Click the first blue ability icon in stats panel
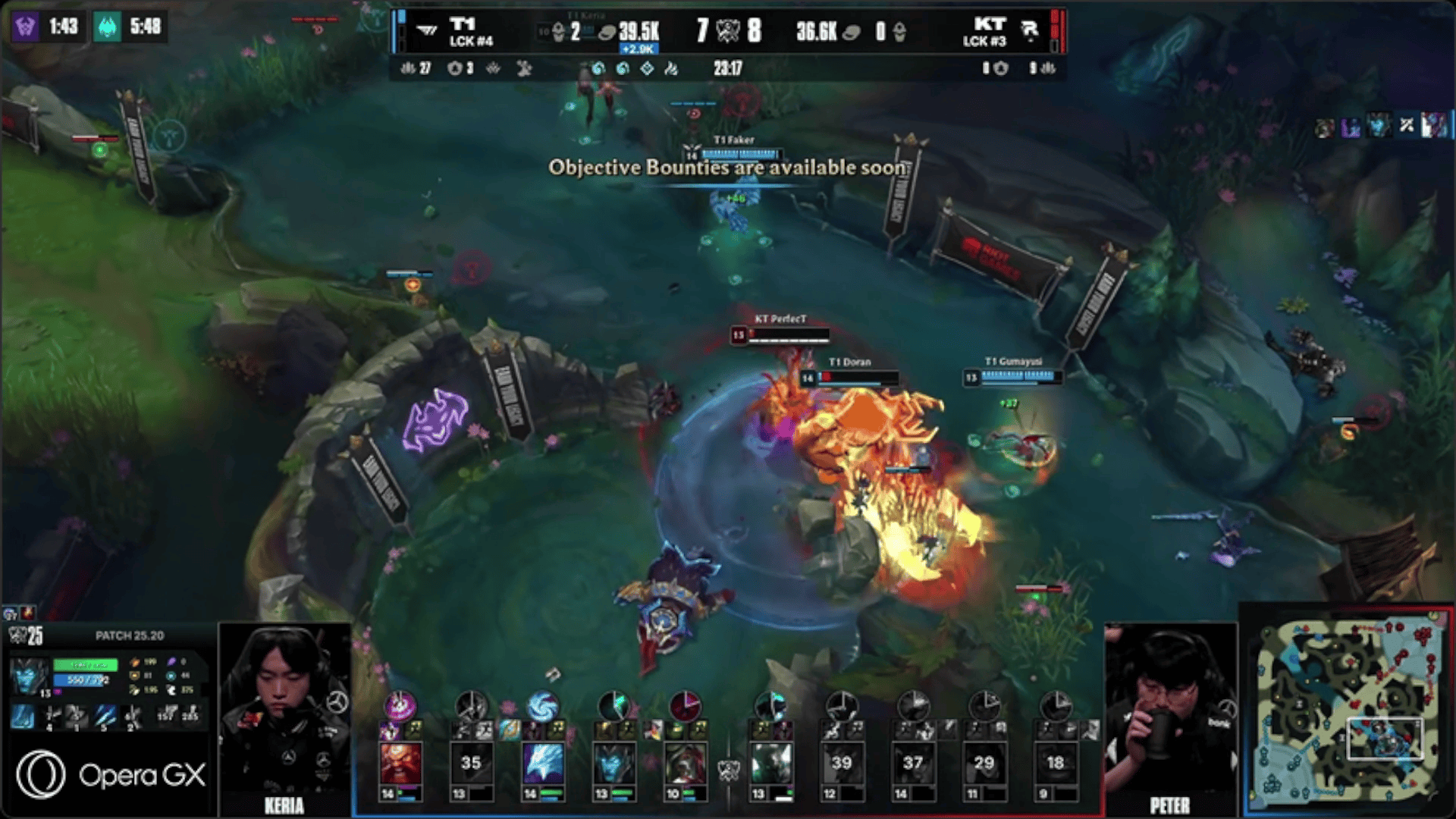 click(x=23, y=716)
